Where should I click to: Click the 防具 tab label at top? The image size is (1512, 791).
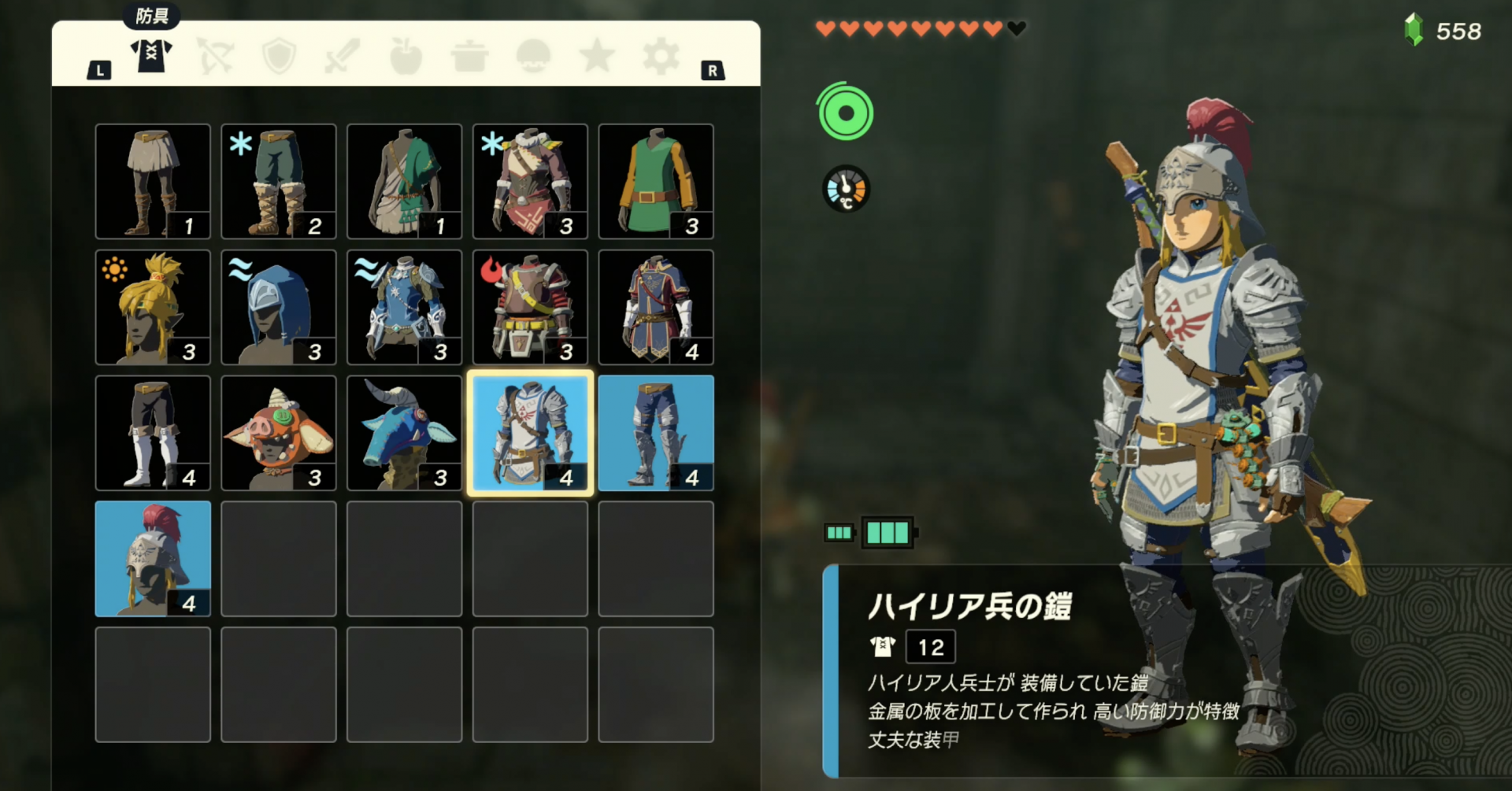(152, 14)
